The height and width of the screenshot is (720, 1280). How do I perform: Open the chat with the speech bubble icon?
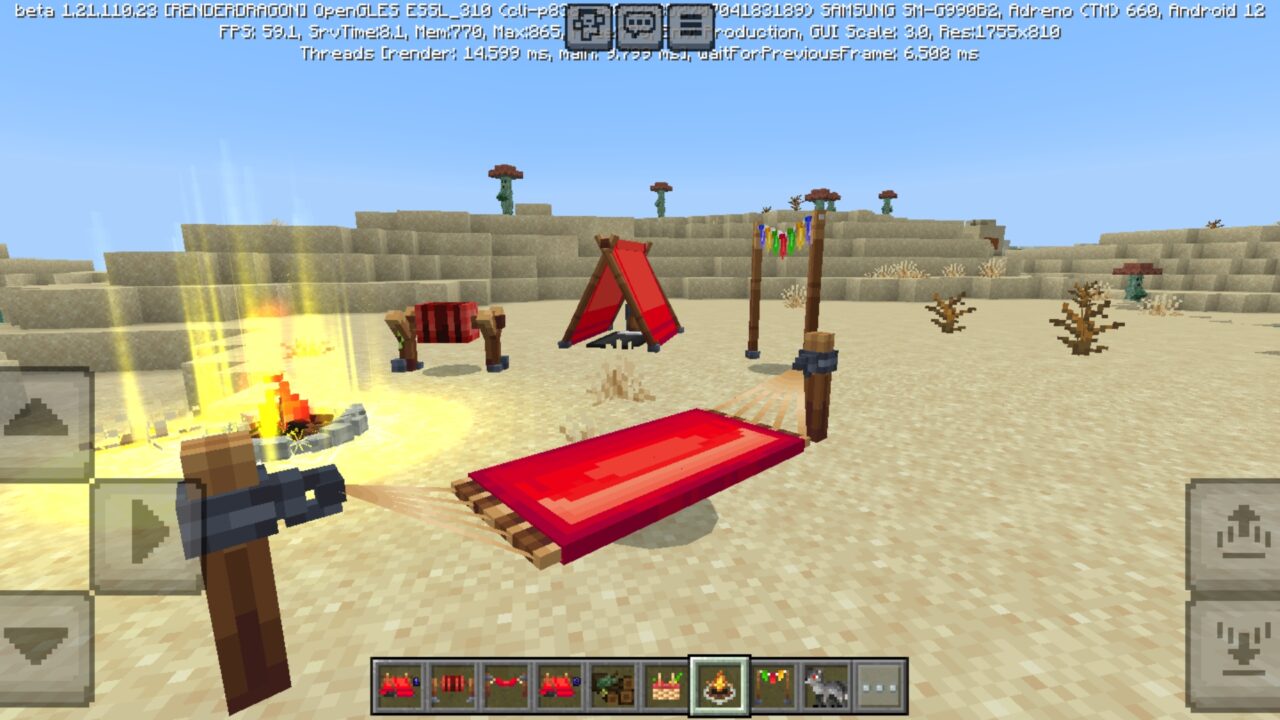(637, 20)
